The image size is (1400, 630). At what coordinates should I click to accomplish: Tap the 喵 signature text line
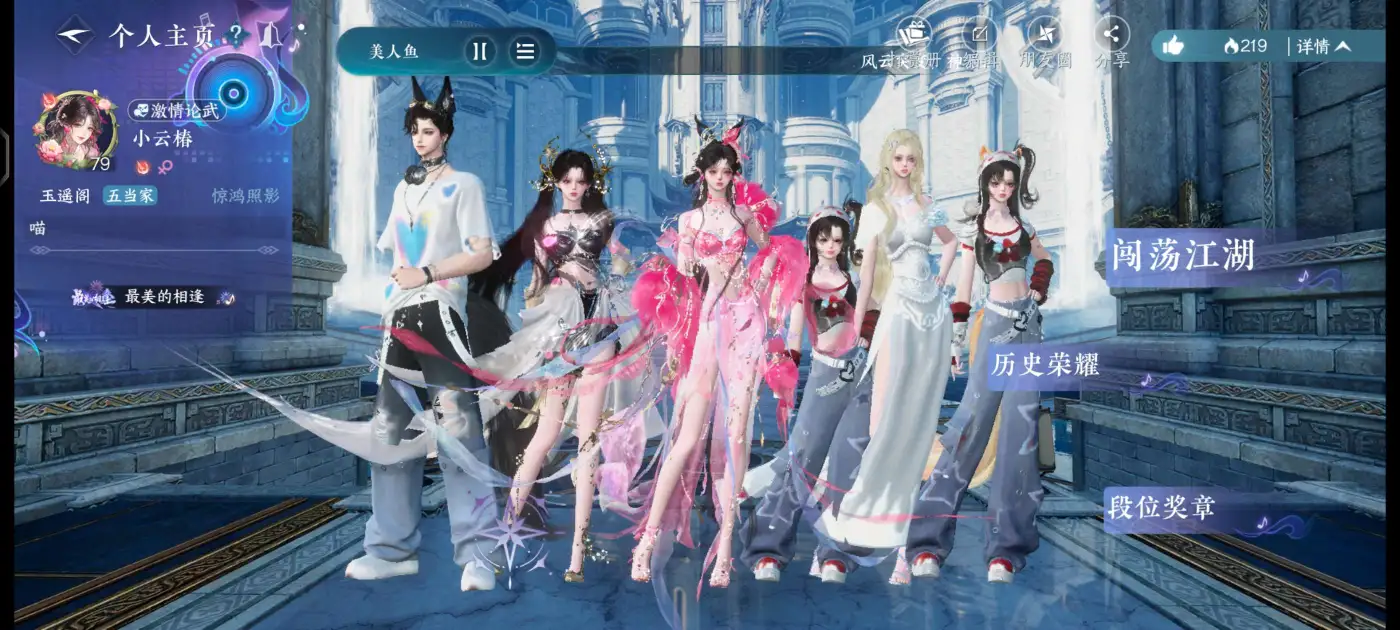coord(40,228)
